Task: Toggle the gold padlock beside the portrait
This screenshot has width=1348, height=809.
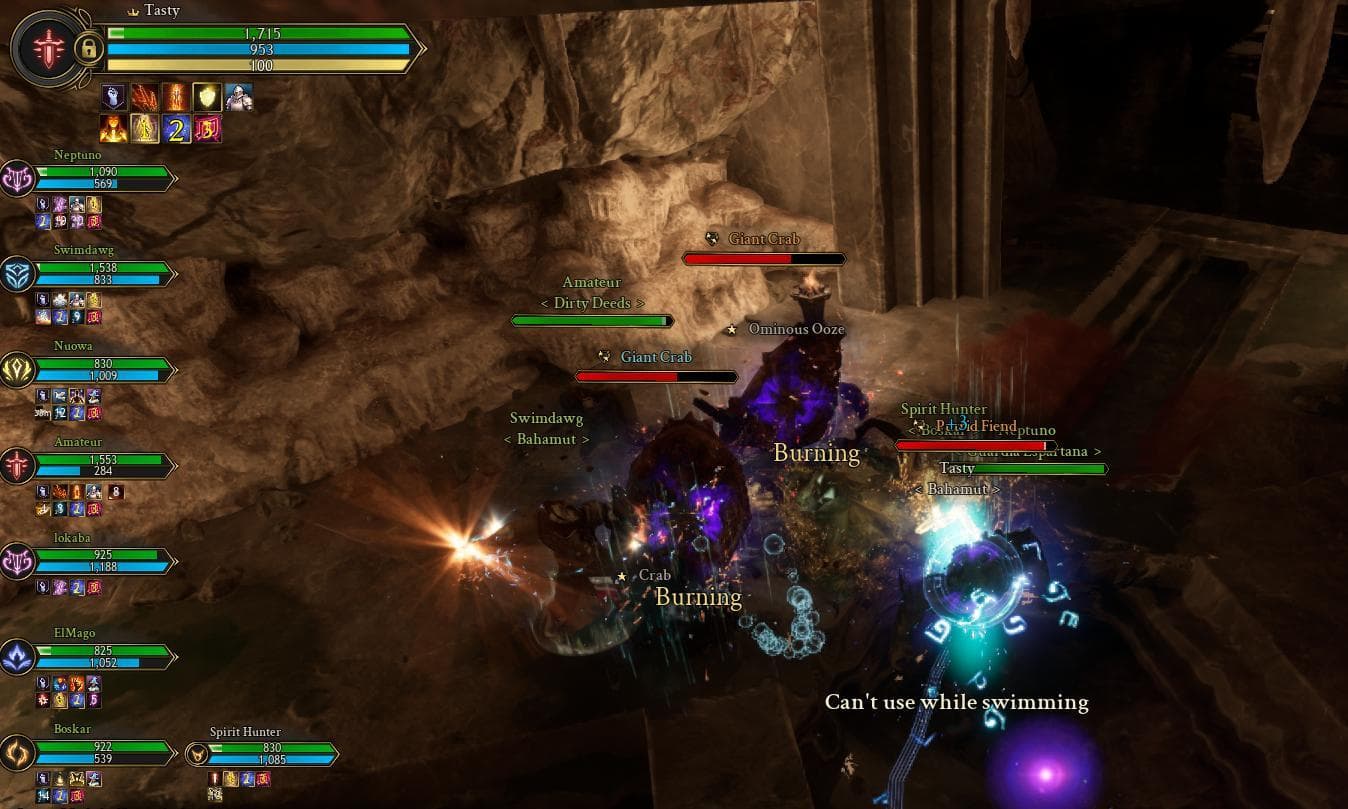Action: click(88, 48)
